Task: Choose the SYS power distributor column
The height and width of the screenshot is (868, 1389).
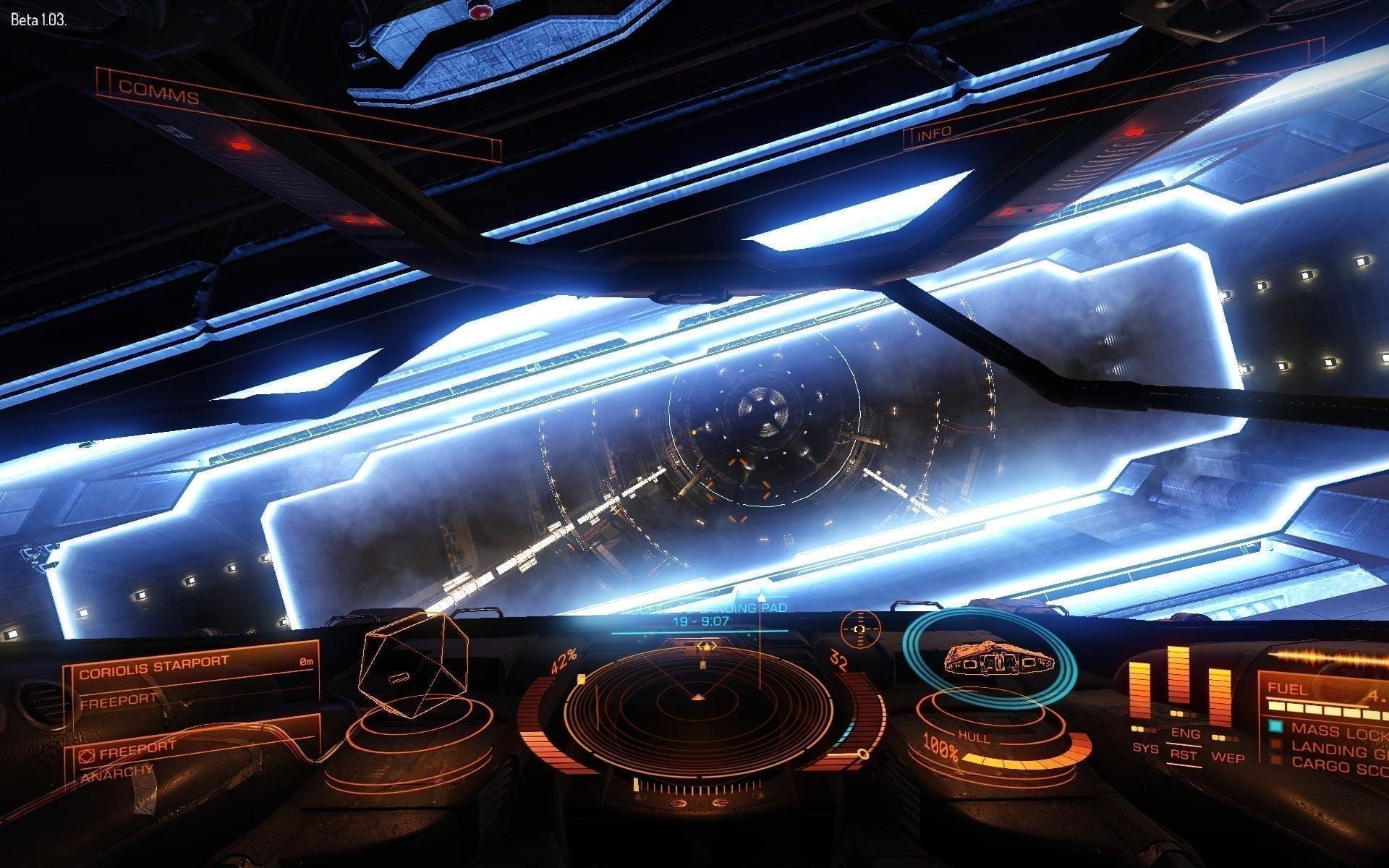Action: coord(1141,698)
